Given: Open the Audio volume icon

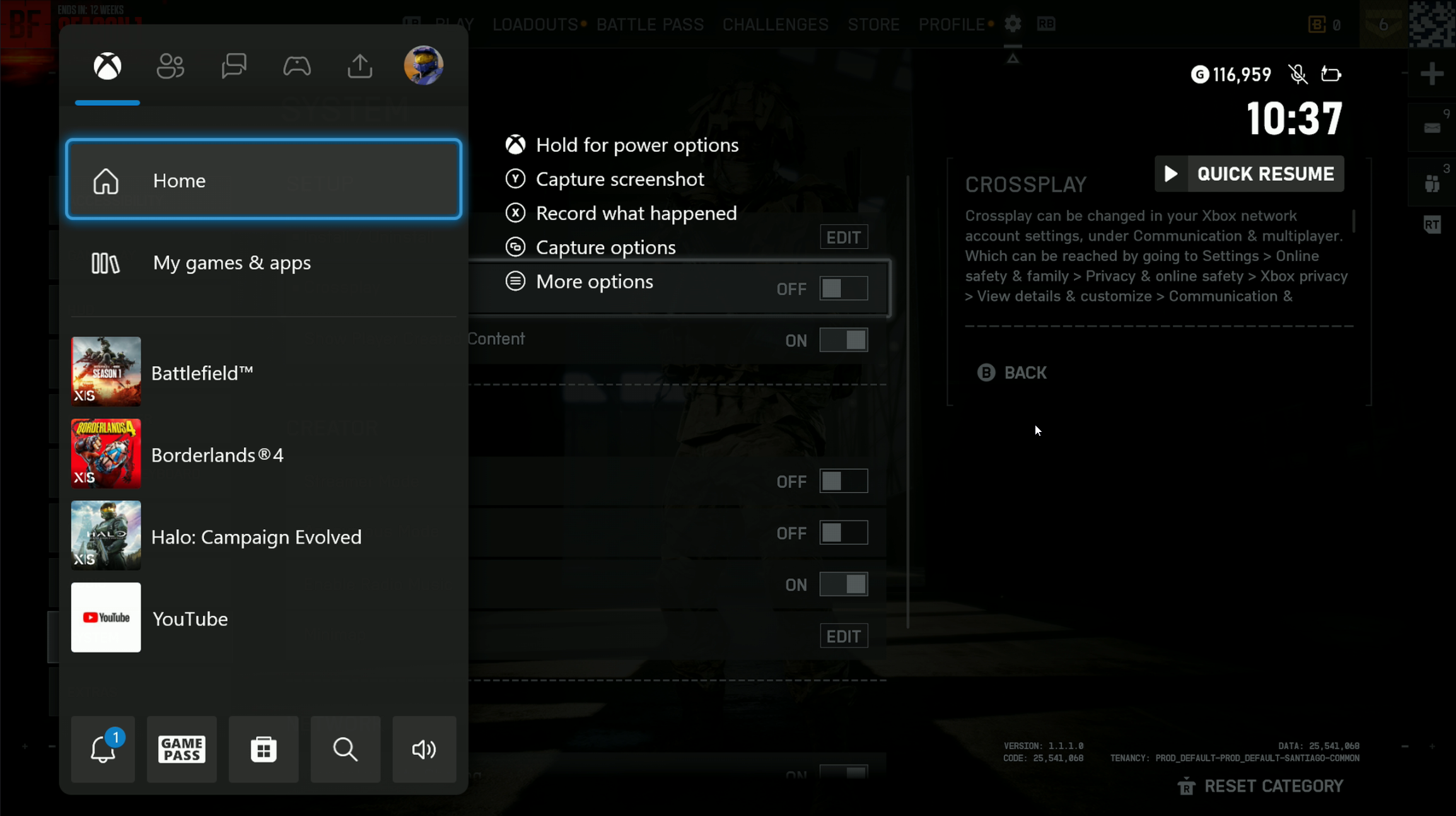Looking at the screenshot, I should click(x=424, y=749).
